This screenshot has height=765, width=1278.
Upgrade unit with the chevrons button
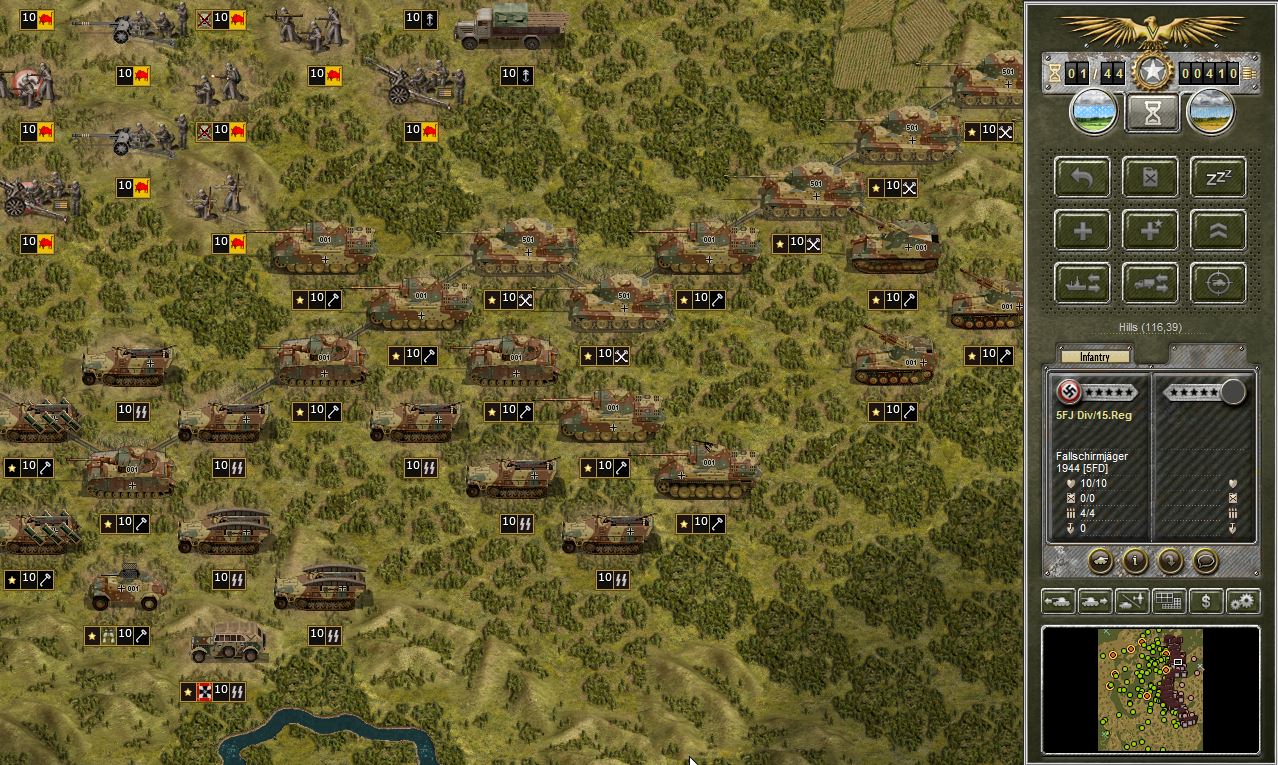1218,231
